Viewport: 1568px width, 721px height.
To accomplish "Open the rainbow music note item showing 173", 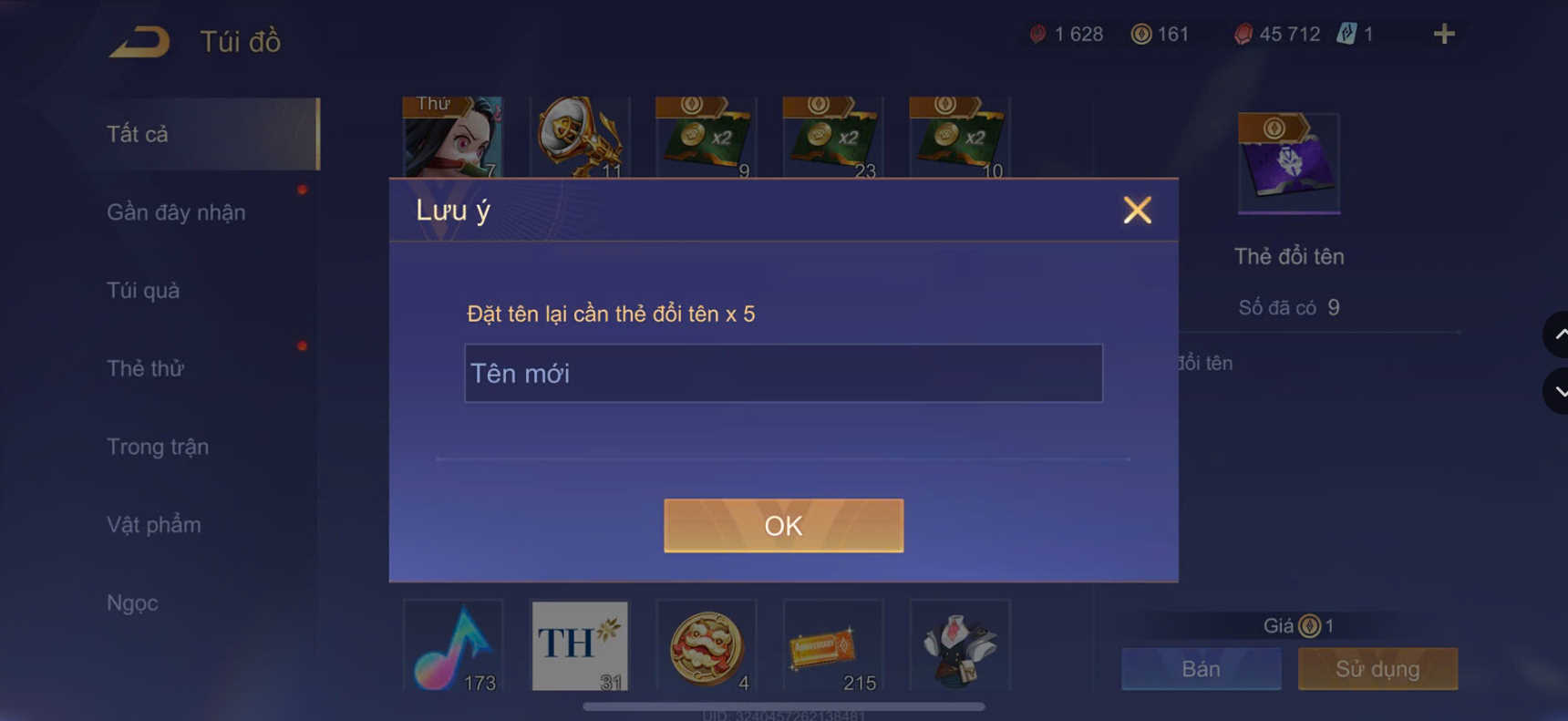I will point(453,647).
